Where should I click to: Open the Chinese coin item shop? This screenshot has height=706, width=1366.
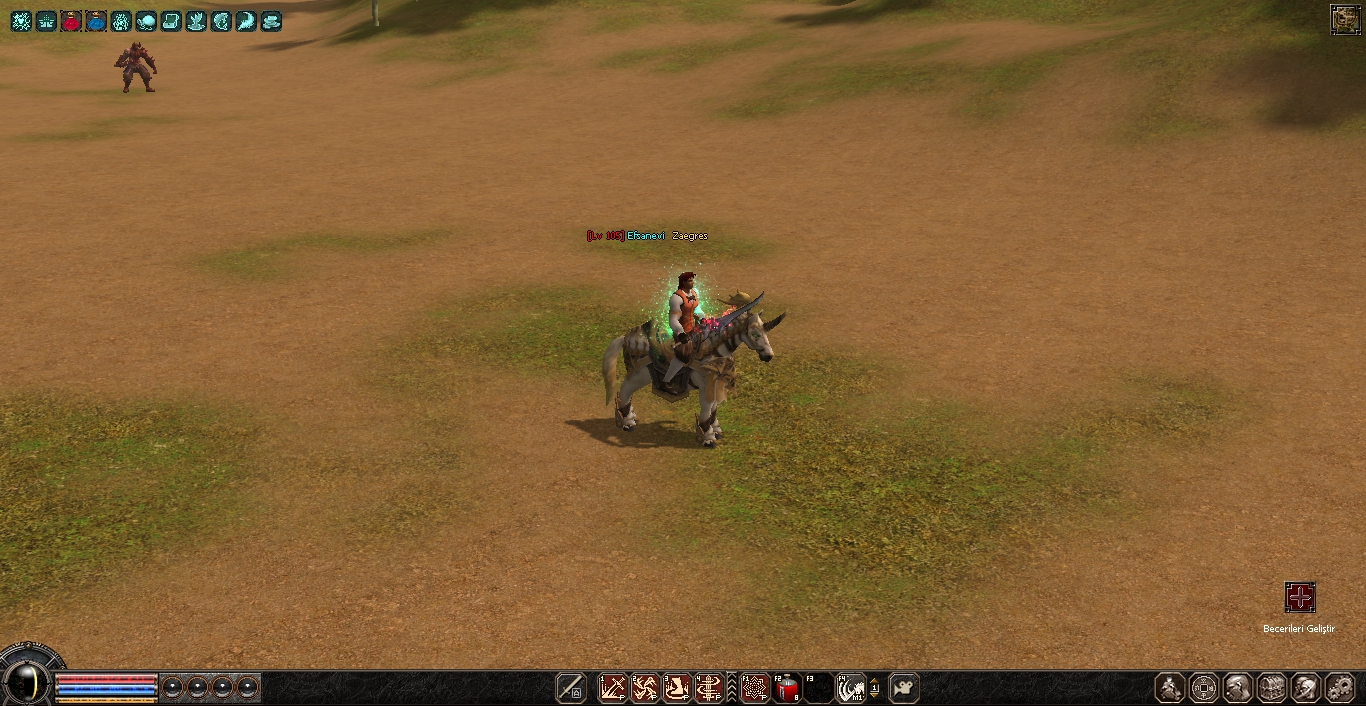[x=1204, y=688]
